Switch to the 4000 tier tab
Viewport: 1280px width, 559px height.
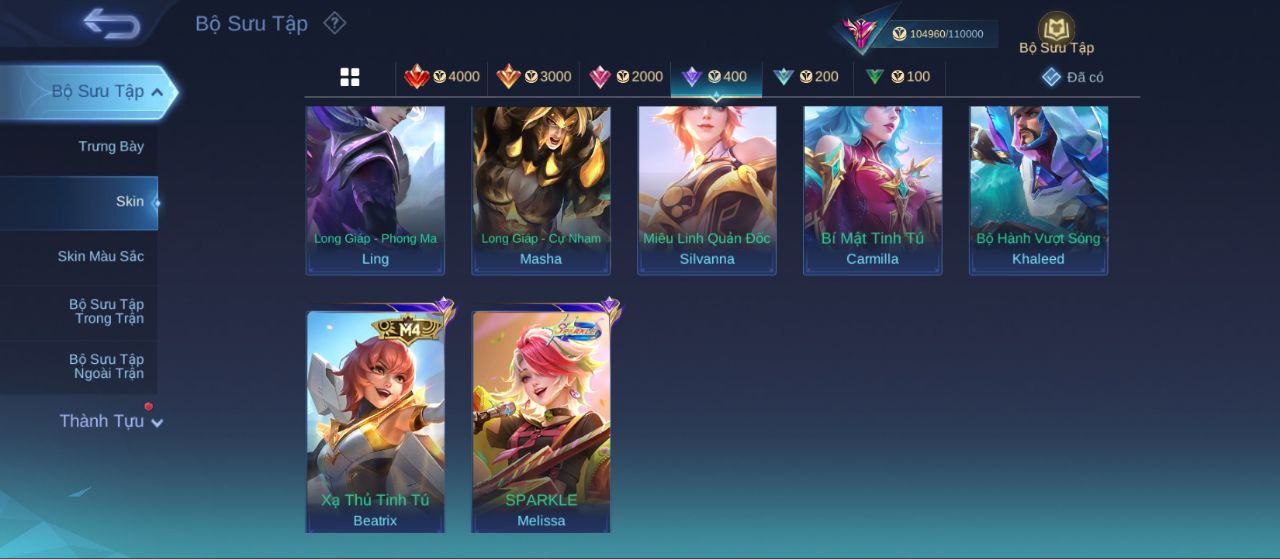442,77
